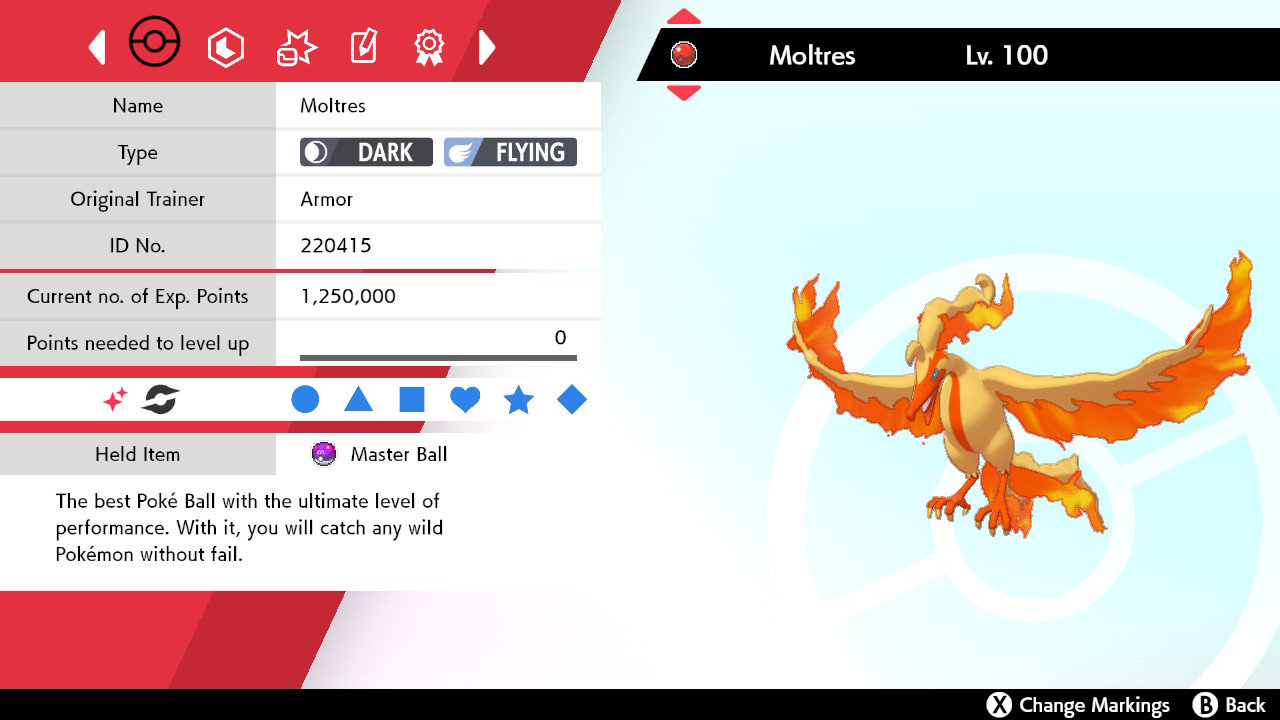
Task: View the notepad trainer memo icon
Action: coord(363,44)
